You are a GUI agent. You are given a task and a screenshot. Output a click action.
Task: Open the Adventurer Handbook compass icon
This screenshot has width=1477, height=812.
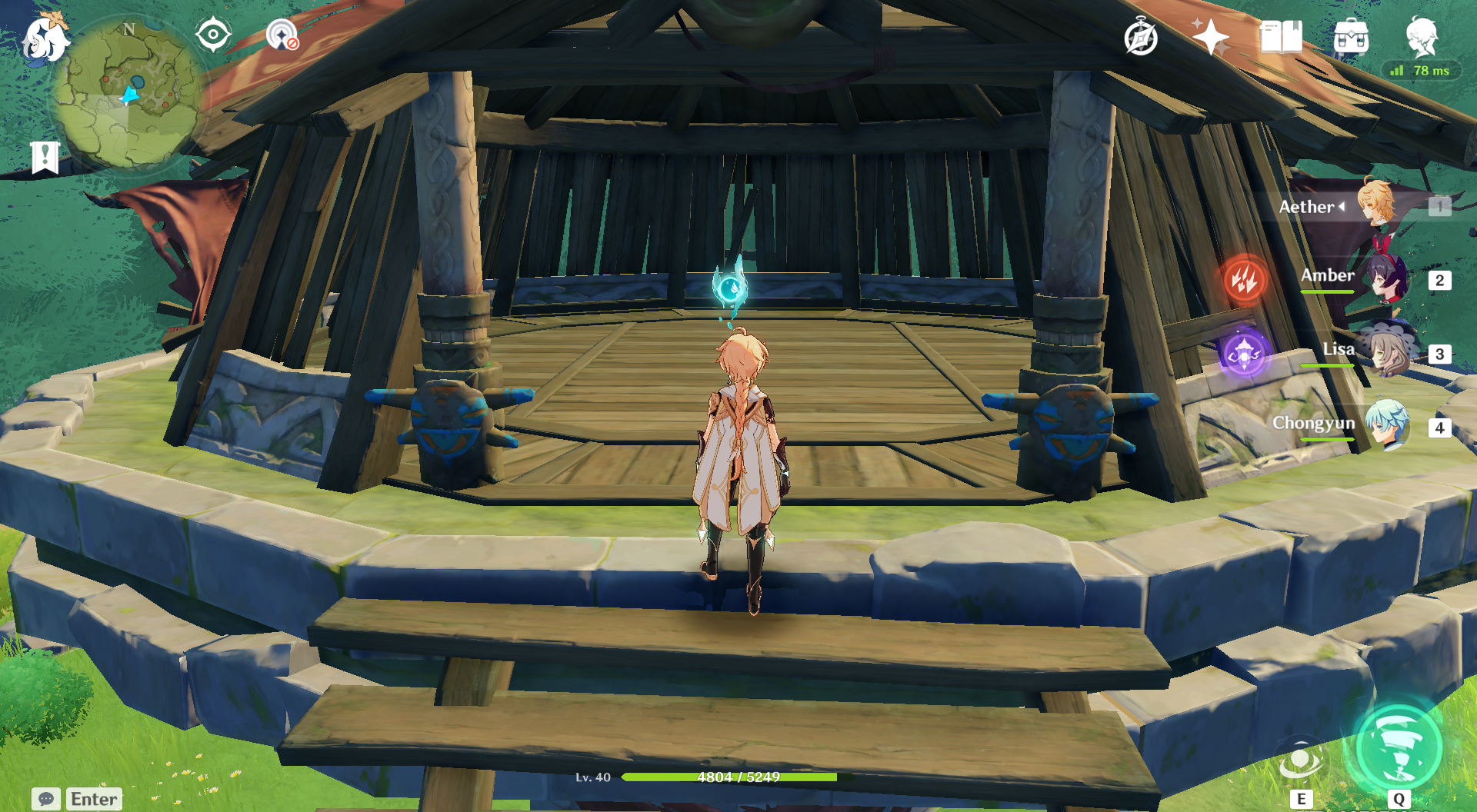click(1141, 37)
